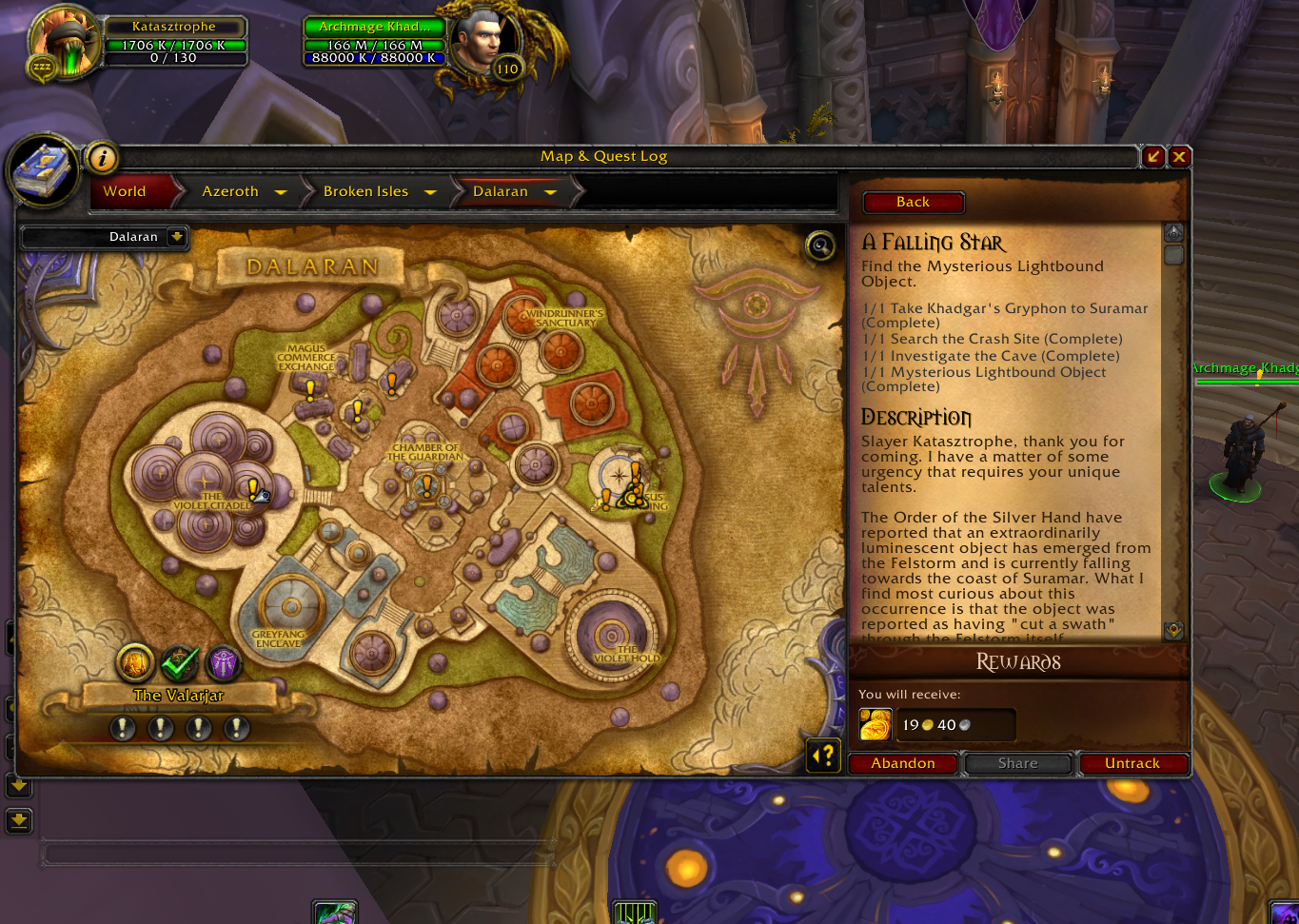Abandon the A Falling Star quest
The image size is (1299, 924).
(x=902, y=763)
